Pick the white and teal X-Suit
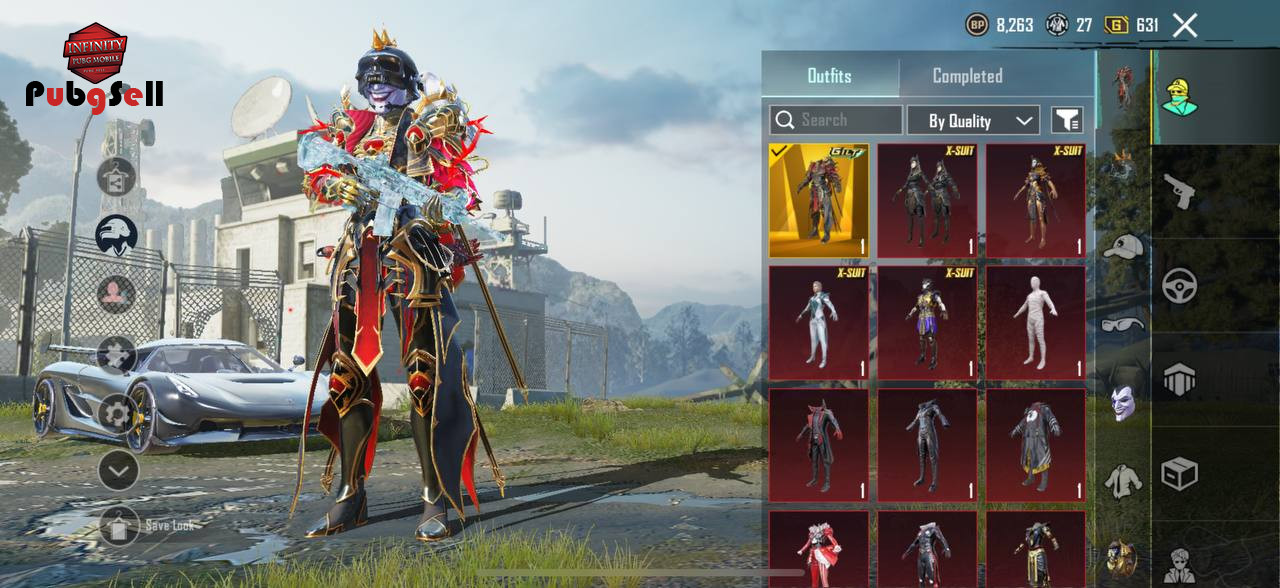This screenshot has height=588, width=1280. coord(819,323)
